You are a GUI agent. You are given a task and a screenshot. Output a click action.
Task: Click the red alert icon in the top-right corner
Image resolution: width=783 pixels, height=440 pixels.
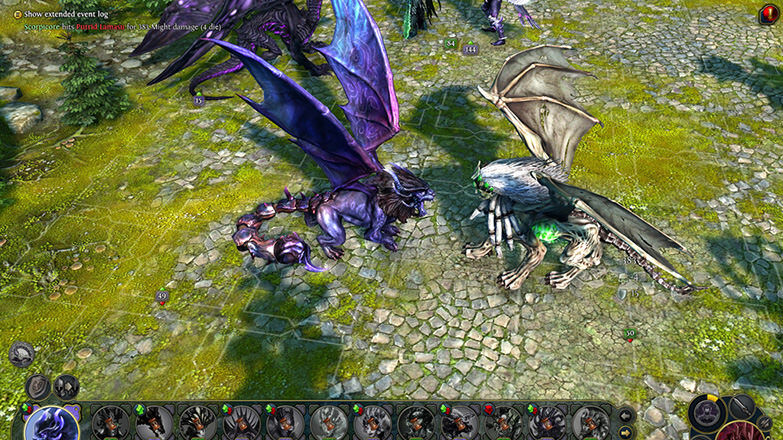click(769, 14)
